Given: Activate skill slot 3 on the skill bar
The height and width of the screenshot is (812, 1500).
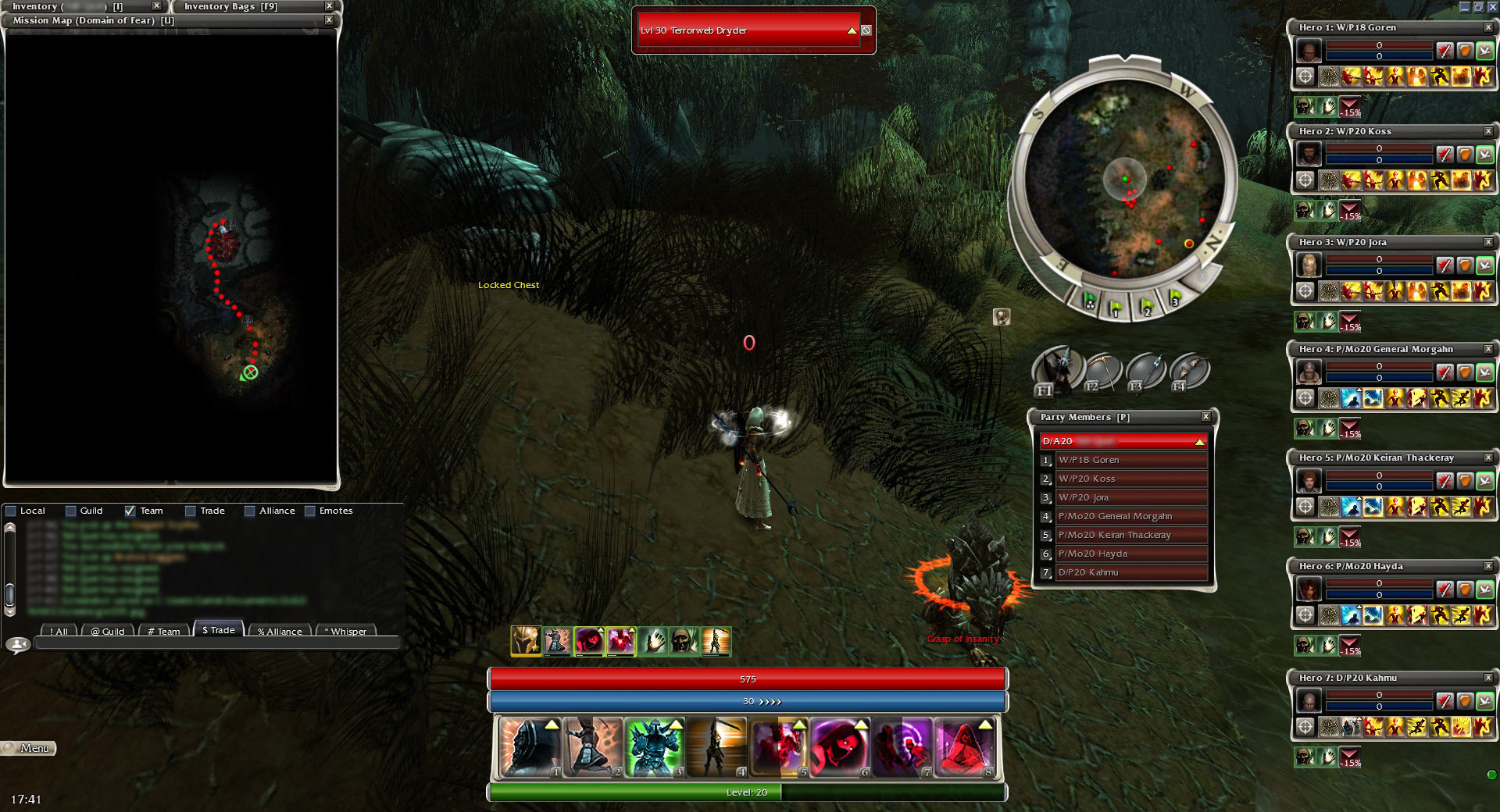Looking at the screenshot, I should click(x=655, y=748).
